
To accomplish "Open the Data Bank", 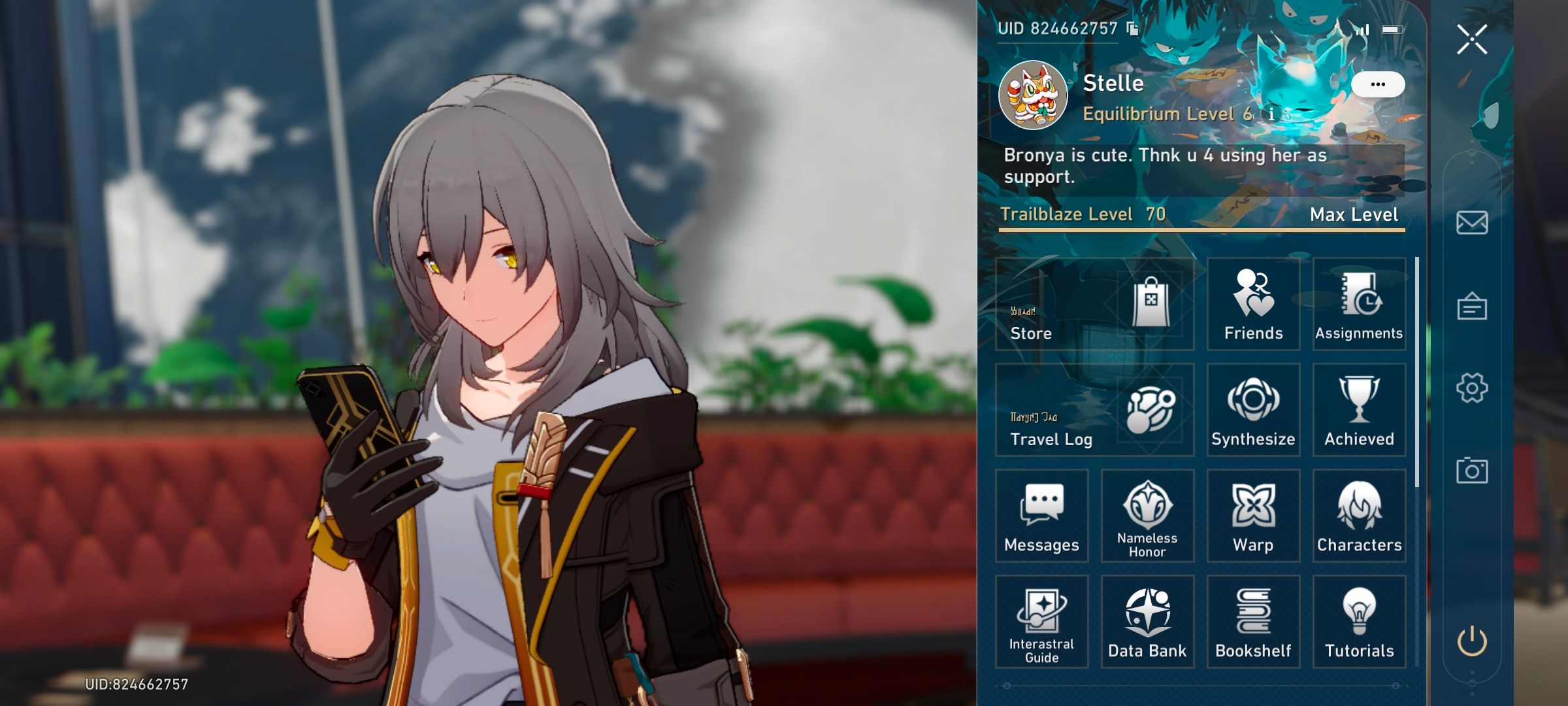I will click(x=1147, y=622).
